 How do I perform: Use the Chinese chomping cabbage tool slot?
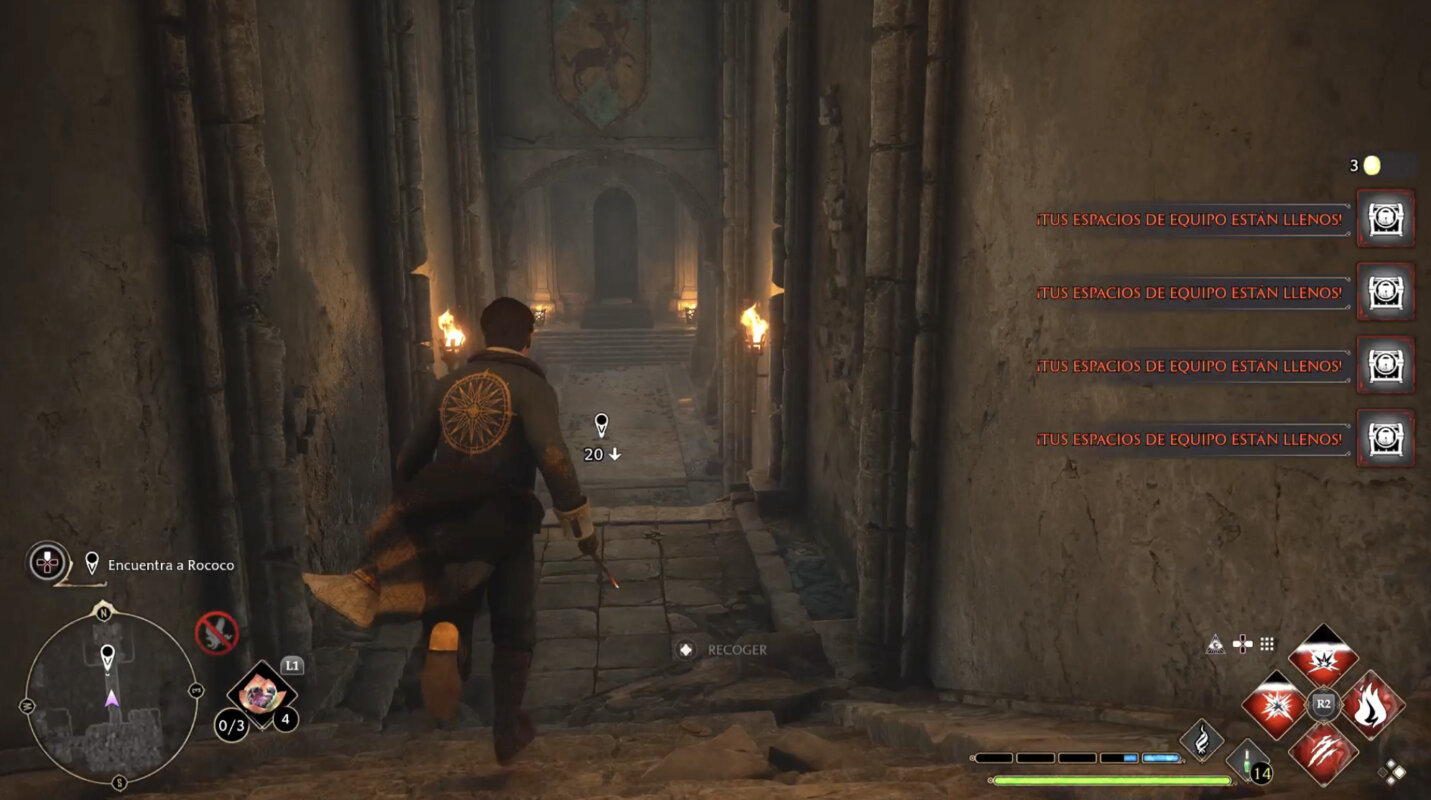[261, 693]
